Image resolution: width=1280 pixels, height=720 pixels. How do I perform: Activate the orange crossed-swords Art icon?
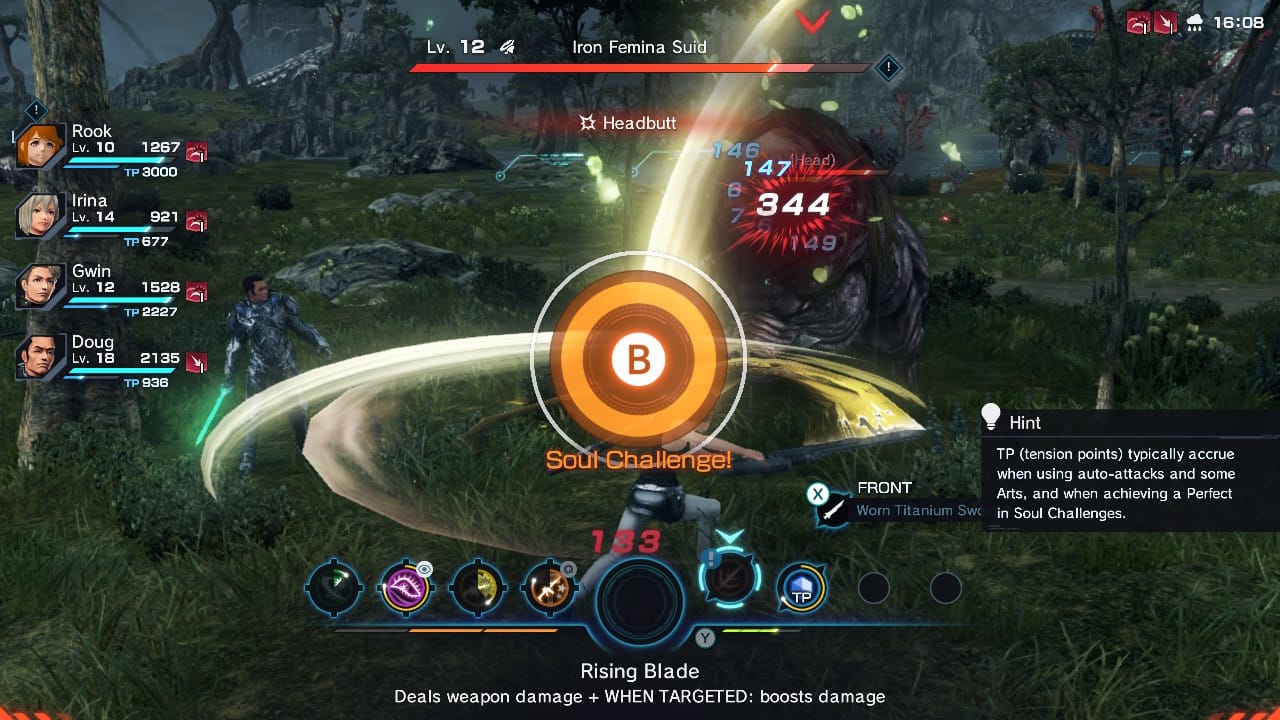pyautogui.click(x=549, y=589)
